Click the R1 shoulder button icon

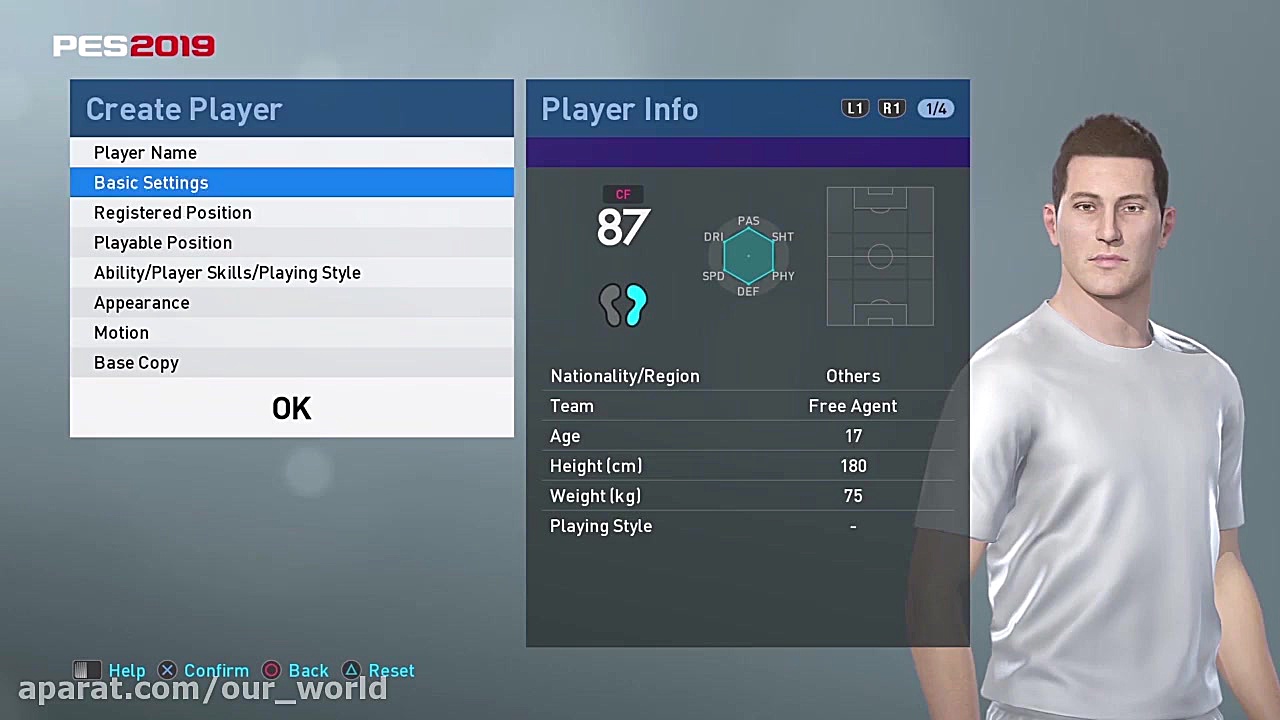tap(891, 108)
